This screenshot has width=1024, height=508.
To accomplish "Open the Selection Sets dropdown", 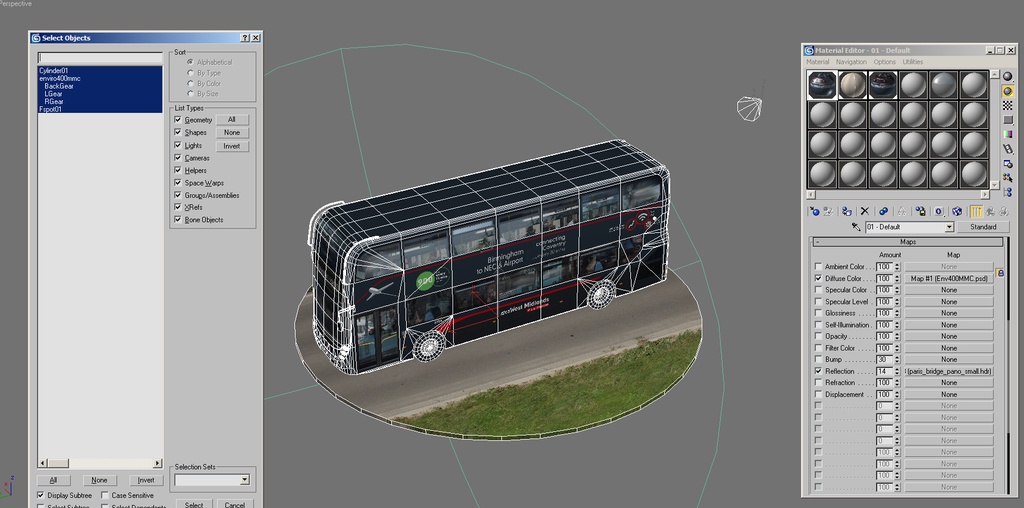I will click(x=244, y=480).
